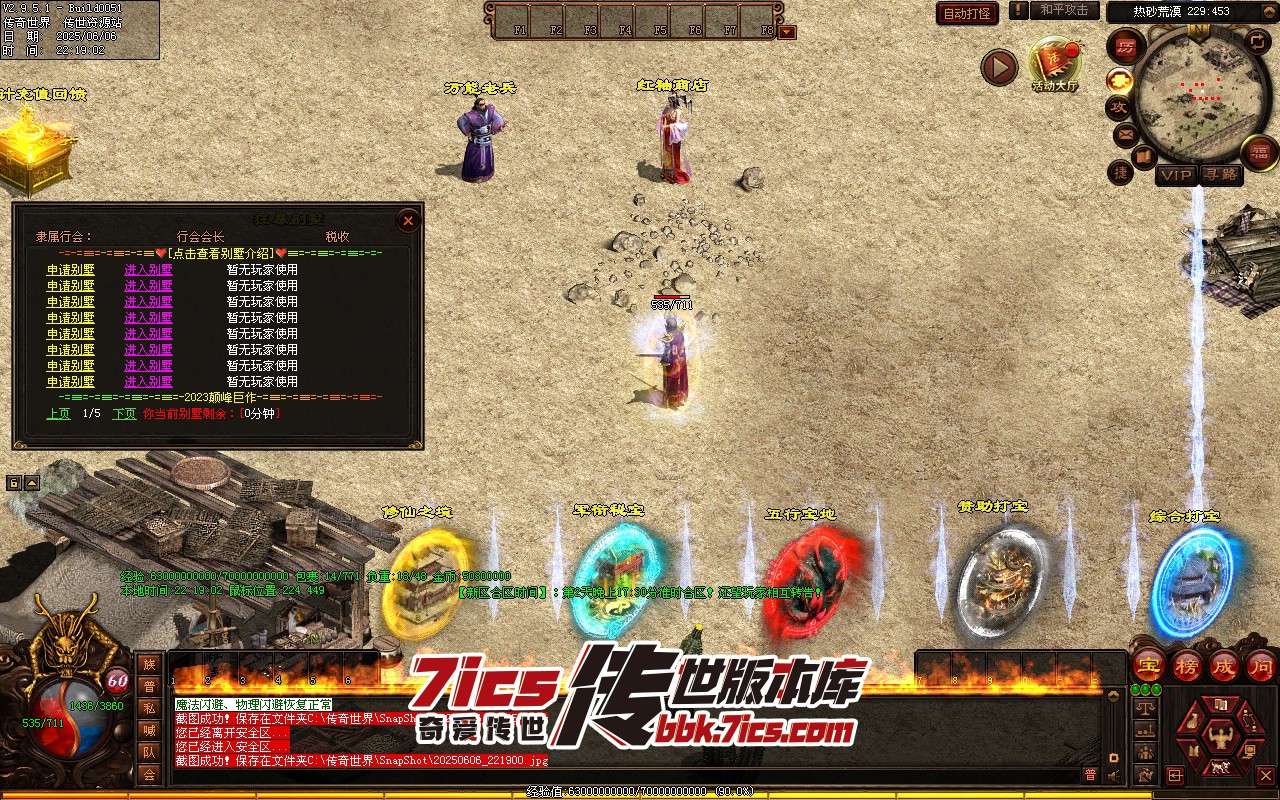
Task: Open the 成 achievements button
Action: point(1224,665)
